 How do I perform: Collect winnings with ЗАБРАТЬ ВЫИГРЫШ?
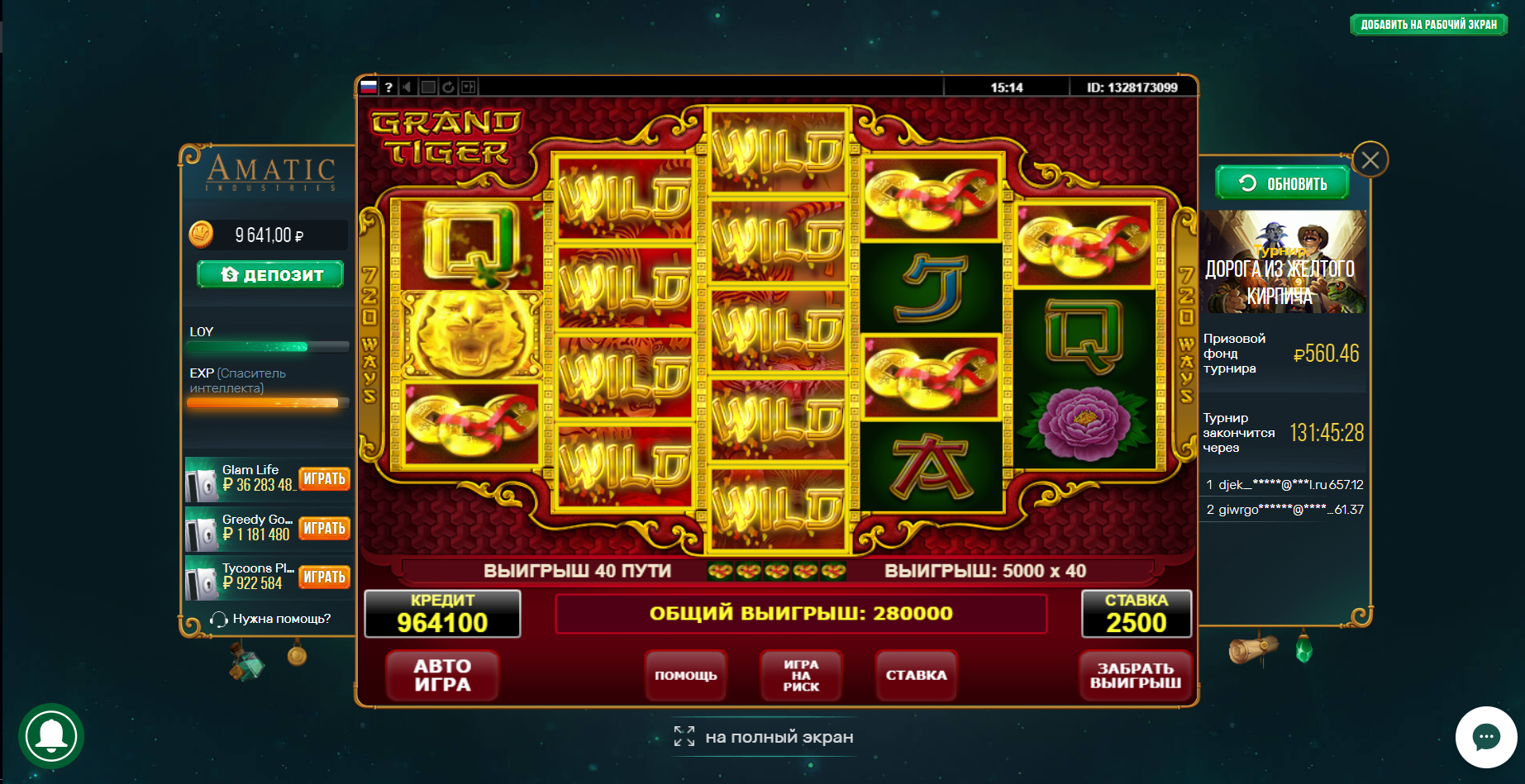(1135, 676)
